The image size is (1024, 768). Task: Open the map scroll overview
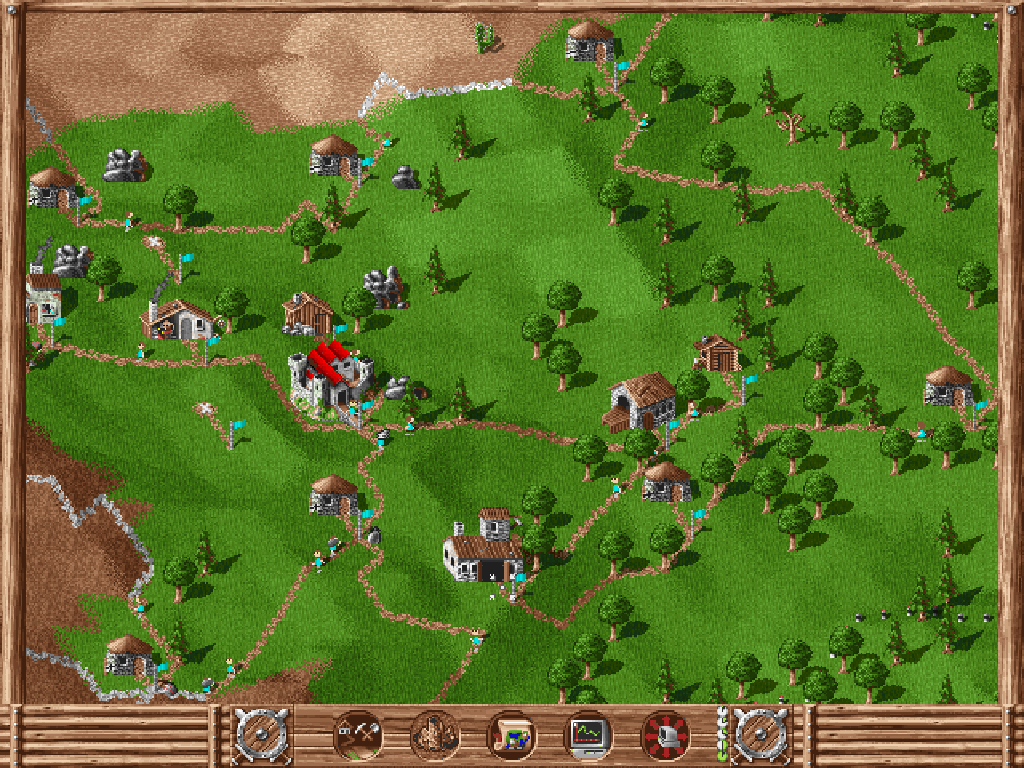511,736
